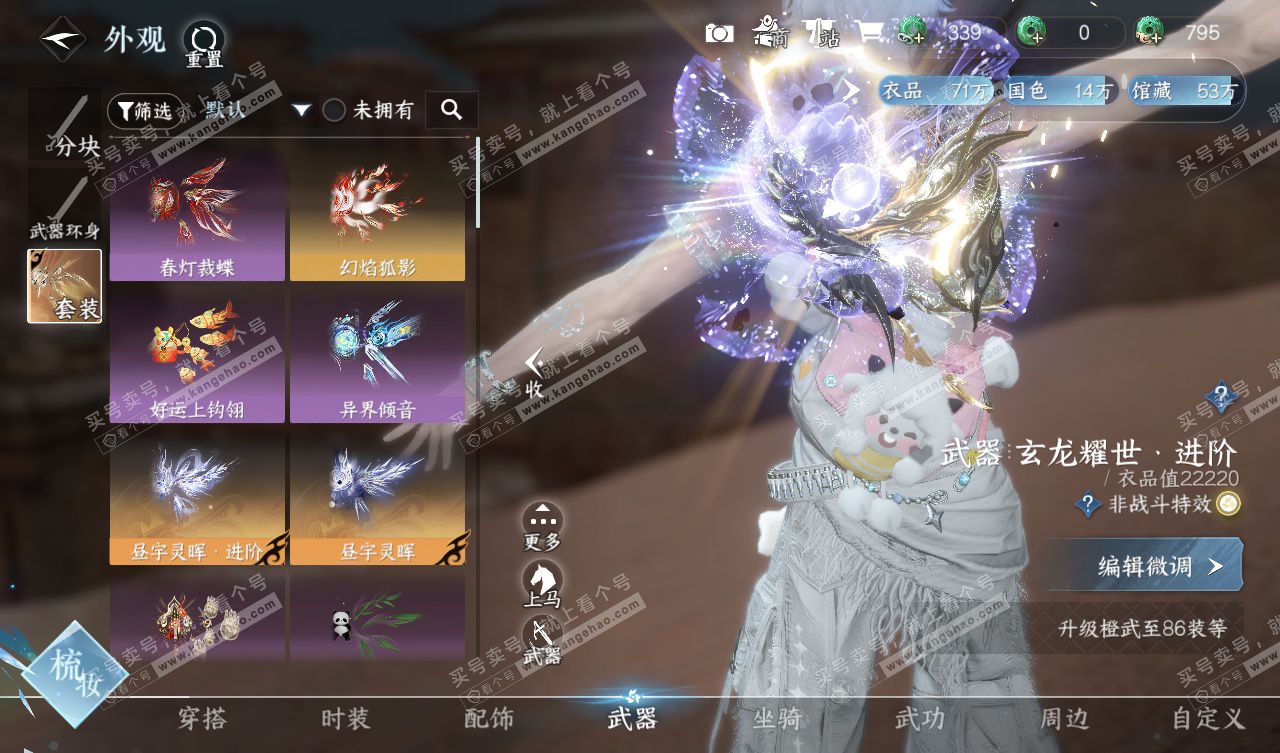Switch to the 套装 side category
The width and height of the screenshot is (1280, 753).
tap(64, 286)
